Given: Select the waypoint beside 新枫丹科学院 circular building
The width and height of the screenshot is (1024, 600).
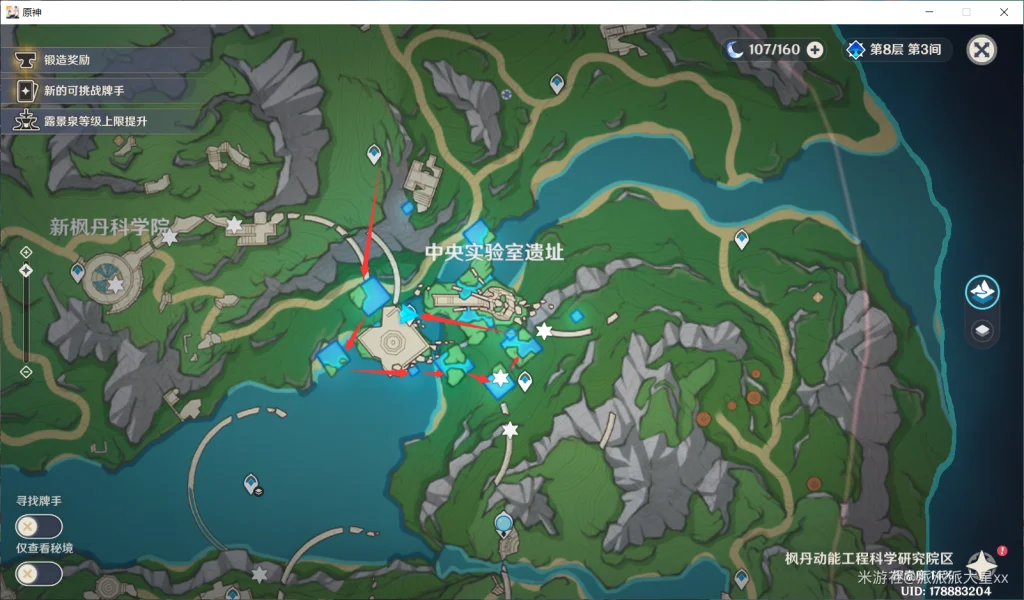Looking at the screenshot, I should coord(78,271).
